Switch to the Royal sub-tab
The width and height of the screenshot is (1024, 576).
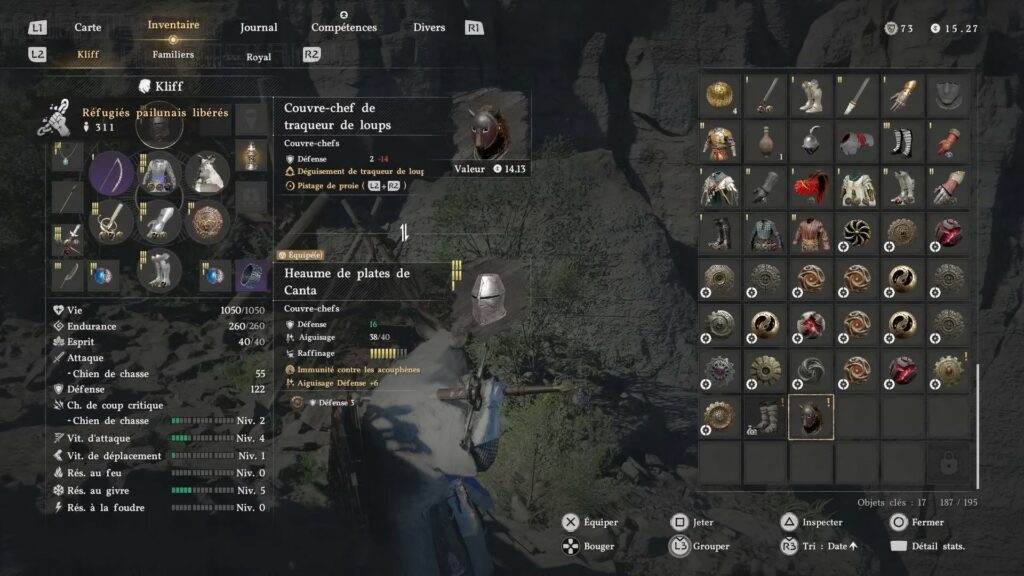pyautogui.click(x=259, y=57)
